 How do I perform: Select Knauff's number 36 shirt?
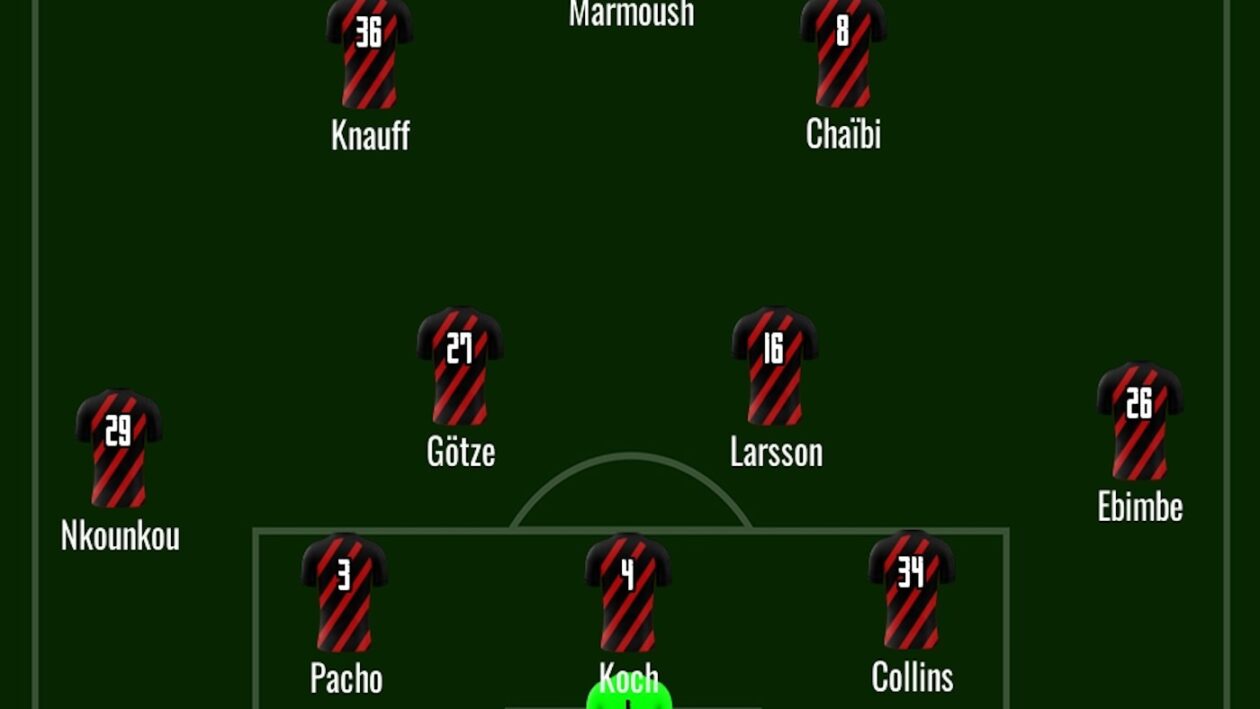click(369, 53)
